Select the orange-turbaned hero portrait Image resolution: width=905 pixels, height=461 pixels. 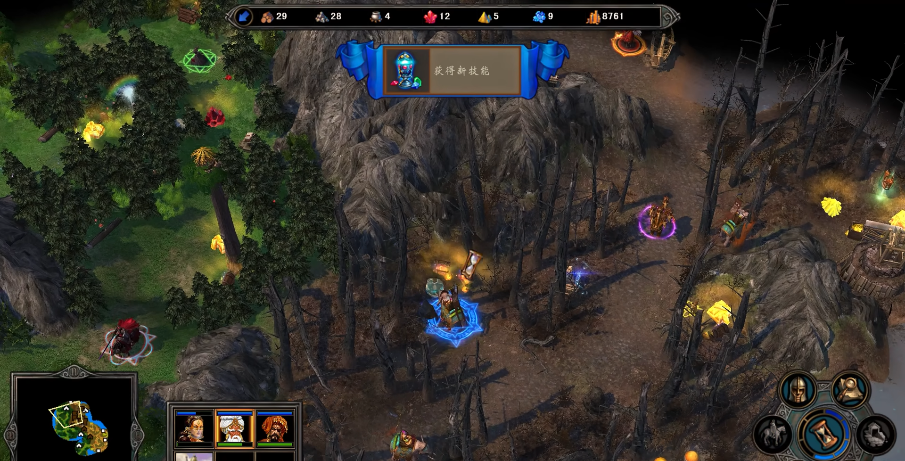(273, 428)
